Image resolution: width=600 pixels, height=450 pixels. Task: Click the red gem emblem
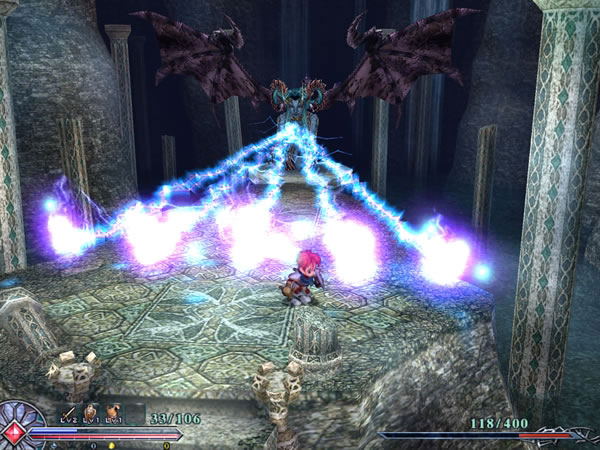coord(13,432)
